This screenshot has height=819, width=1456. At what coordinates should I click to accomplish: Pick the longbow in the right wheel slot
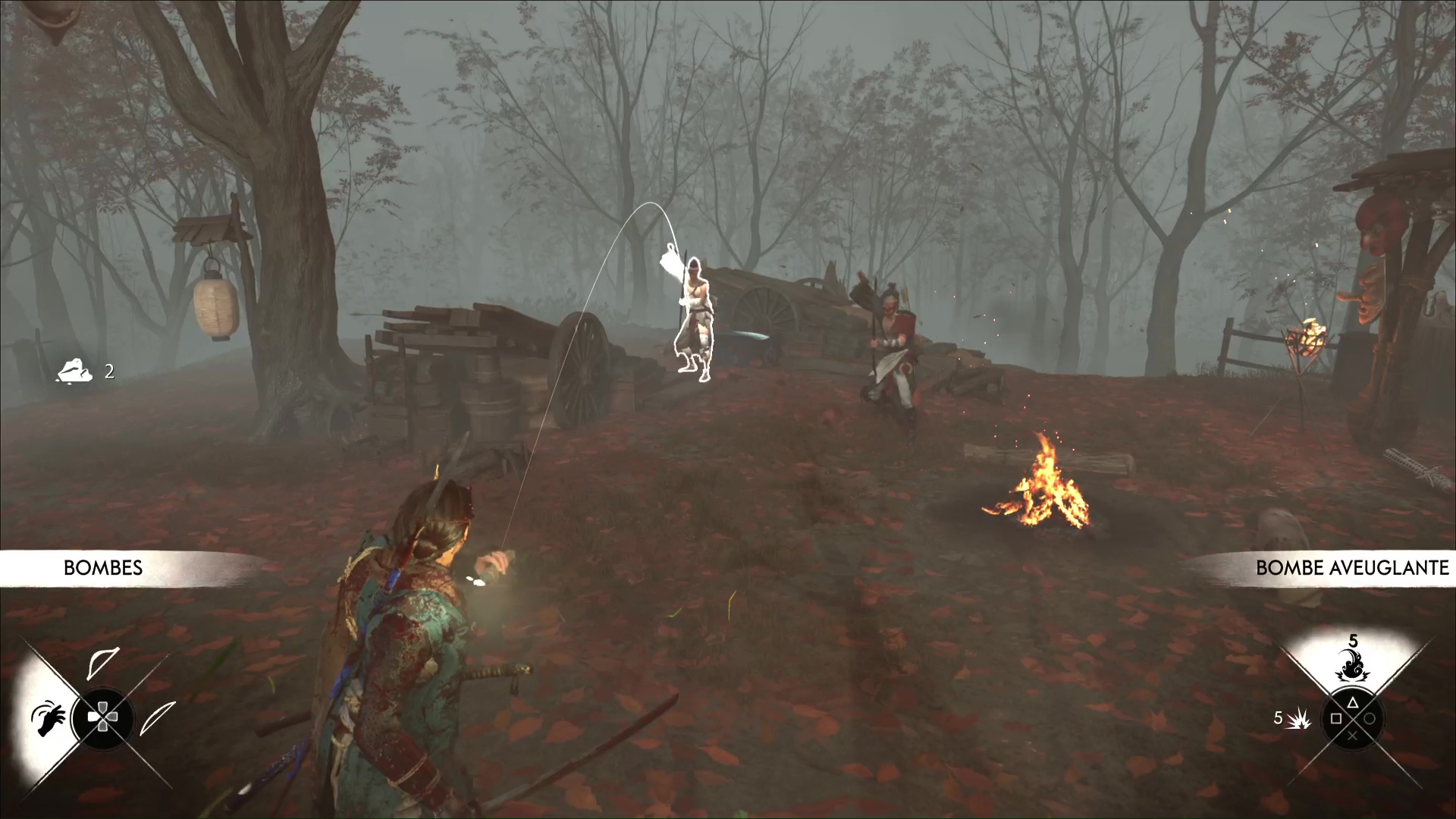click(x=158, y=718)
